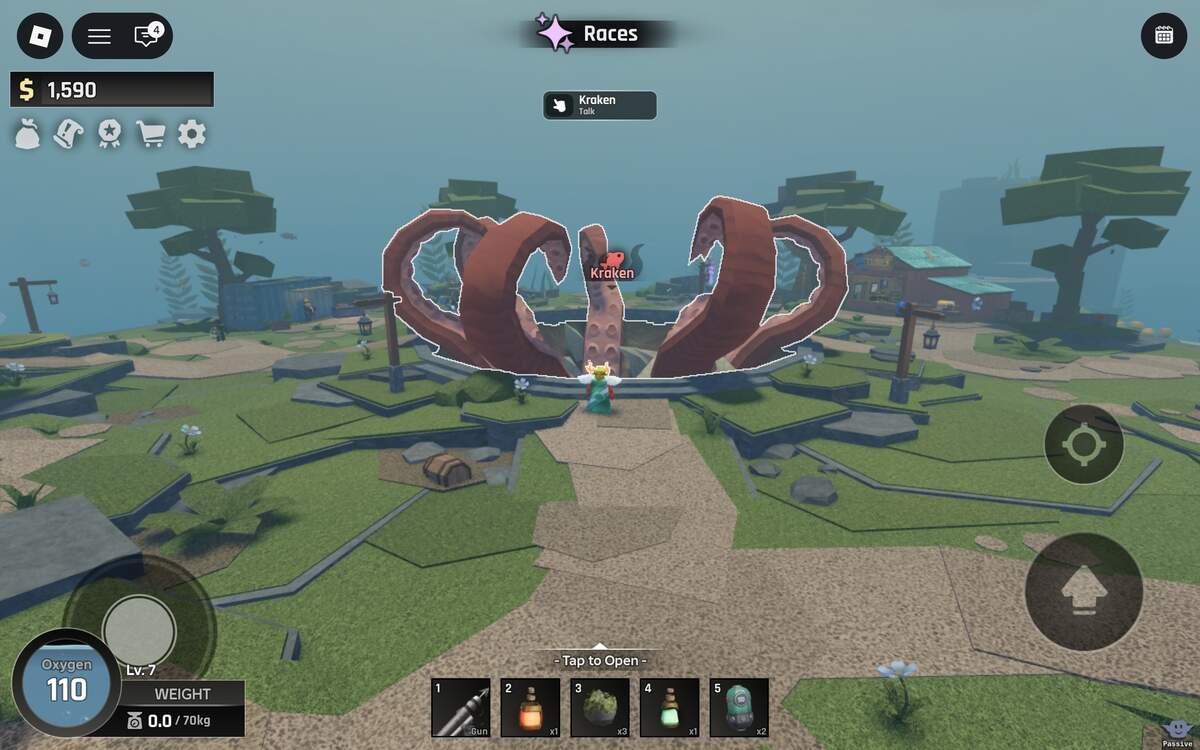The height and width of the screenshot is (750, 1200).
Task: Select the mossy rock in slot 3
Action: (600, 707)
